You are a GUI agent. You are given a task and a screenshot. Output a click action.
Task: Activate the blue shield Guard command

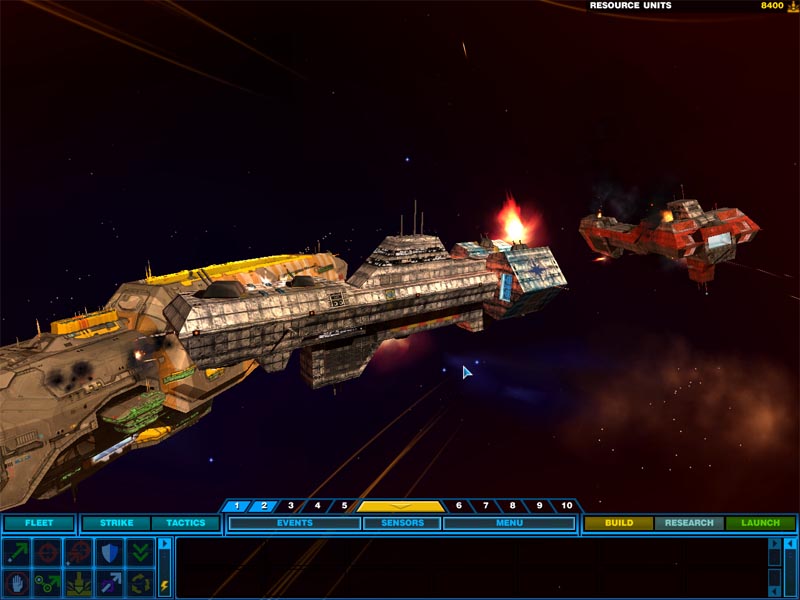tap(109, 552)
